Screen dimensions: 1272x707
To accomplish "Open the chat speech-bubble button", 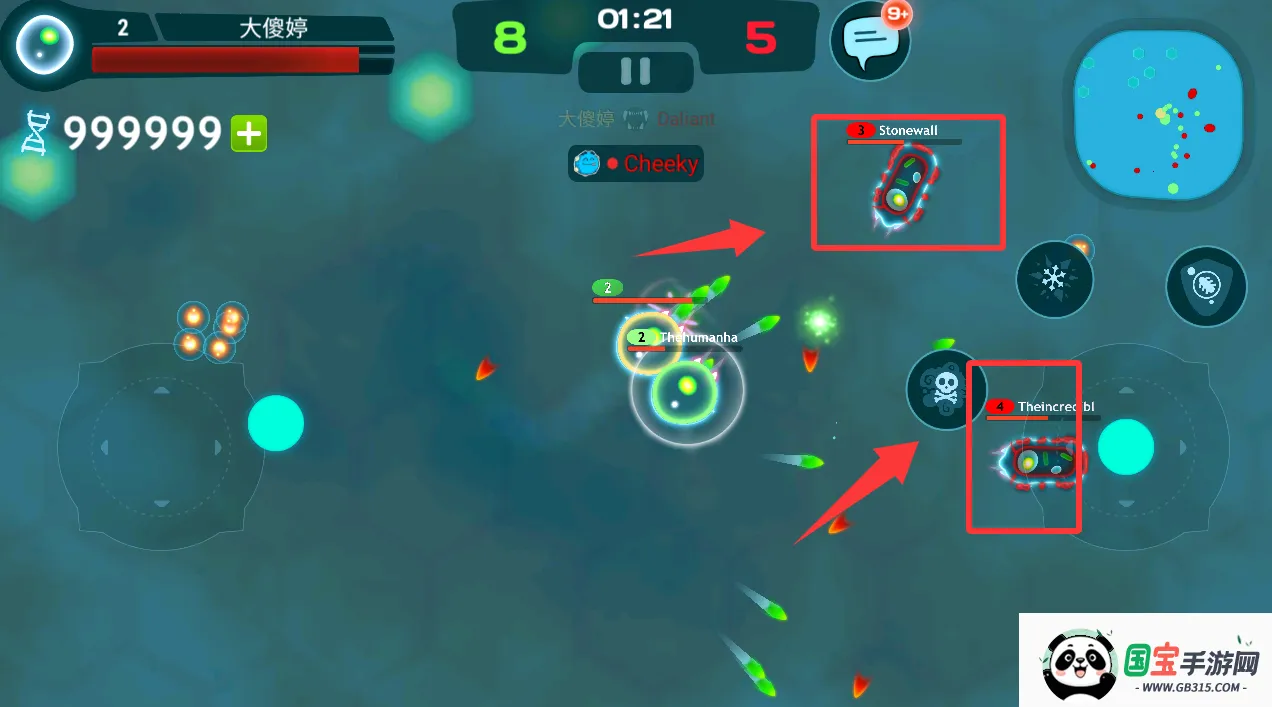I will (869, 41).
